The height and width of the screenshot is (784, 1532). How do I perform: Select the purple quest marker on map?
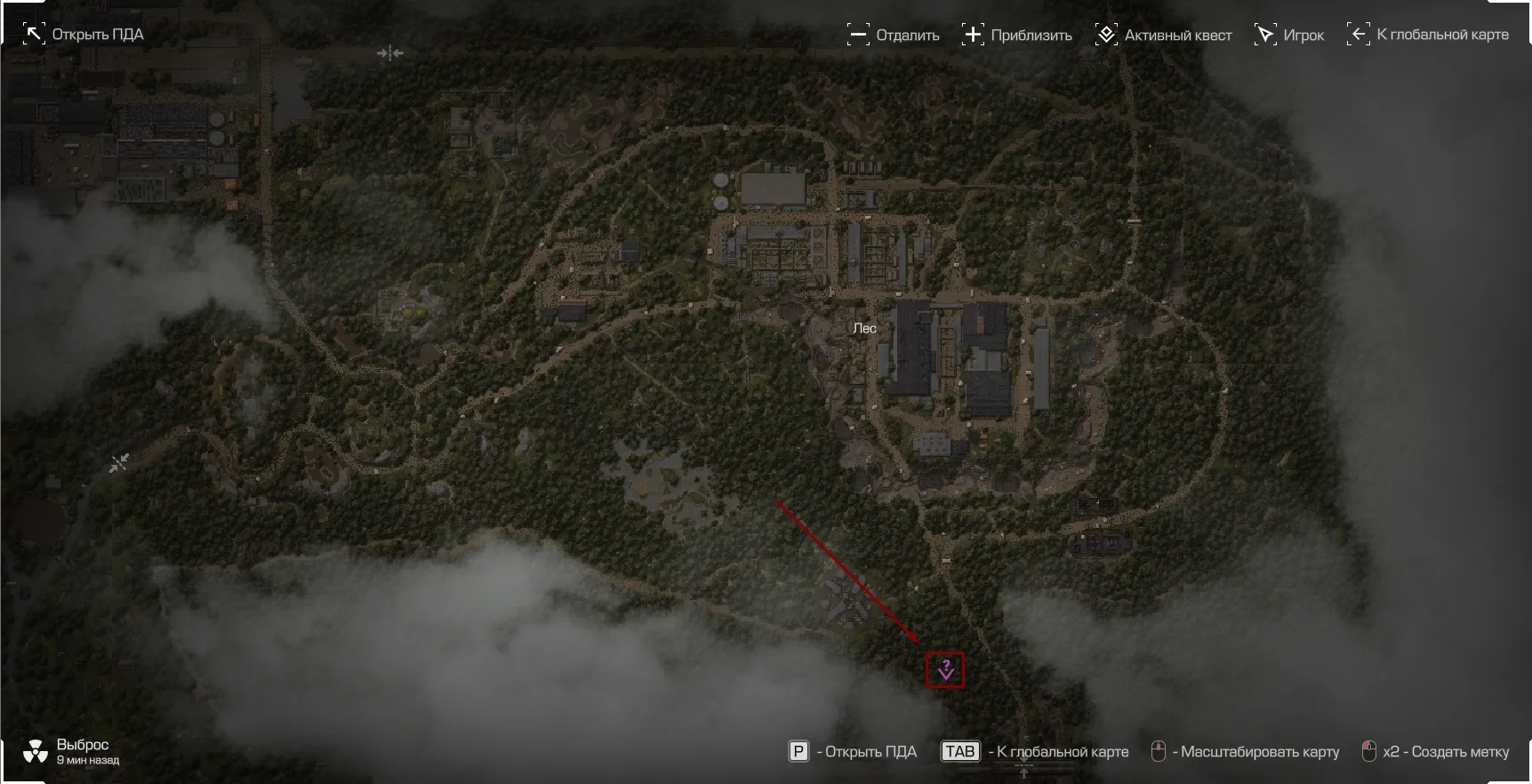pos(945,669)
